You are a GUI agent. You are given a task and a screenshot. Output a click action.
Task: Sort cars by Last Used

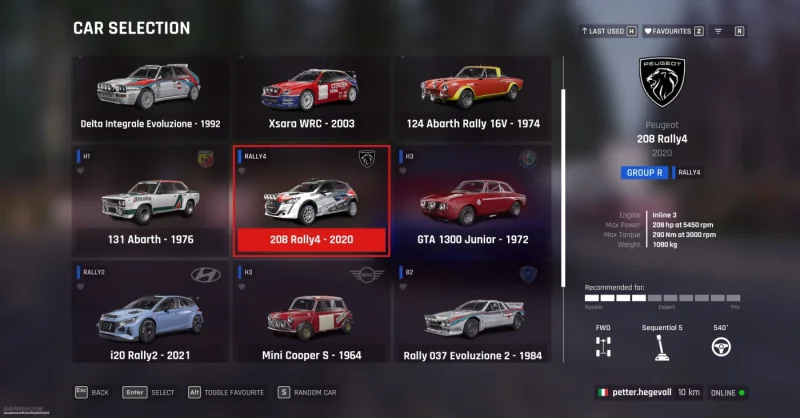[x=608, y=31]
